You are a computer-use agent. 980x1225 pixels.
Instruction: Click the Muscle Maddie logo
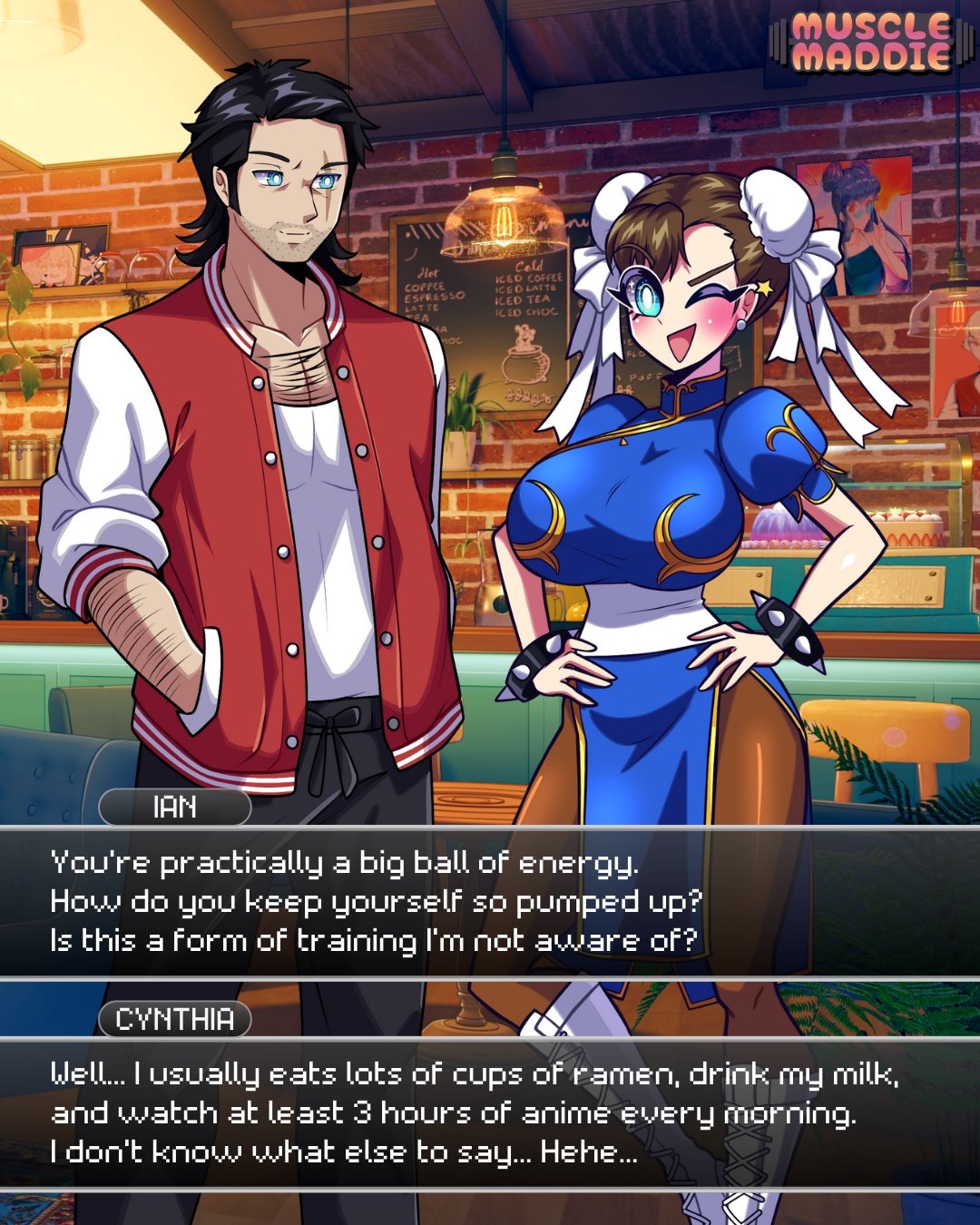tap(871, 42)
